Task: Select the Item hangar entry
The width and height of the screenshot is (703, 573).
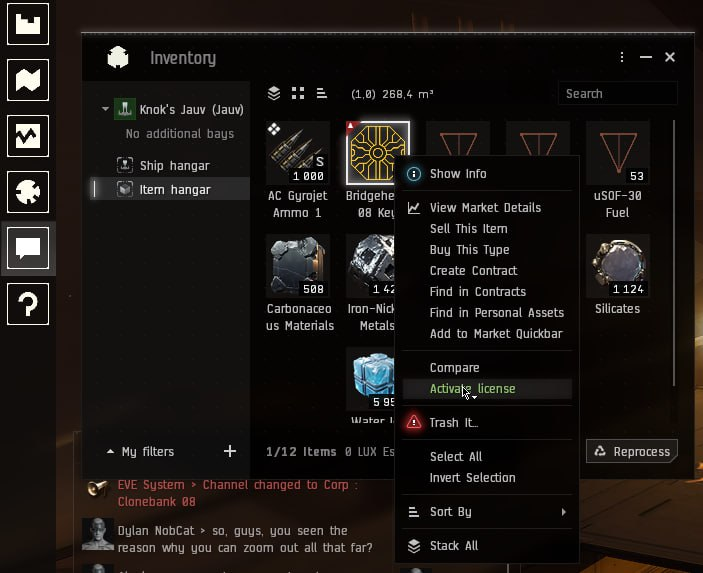Action: click(x=175, y=189)
